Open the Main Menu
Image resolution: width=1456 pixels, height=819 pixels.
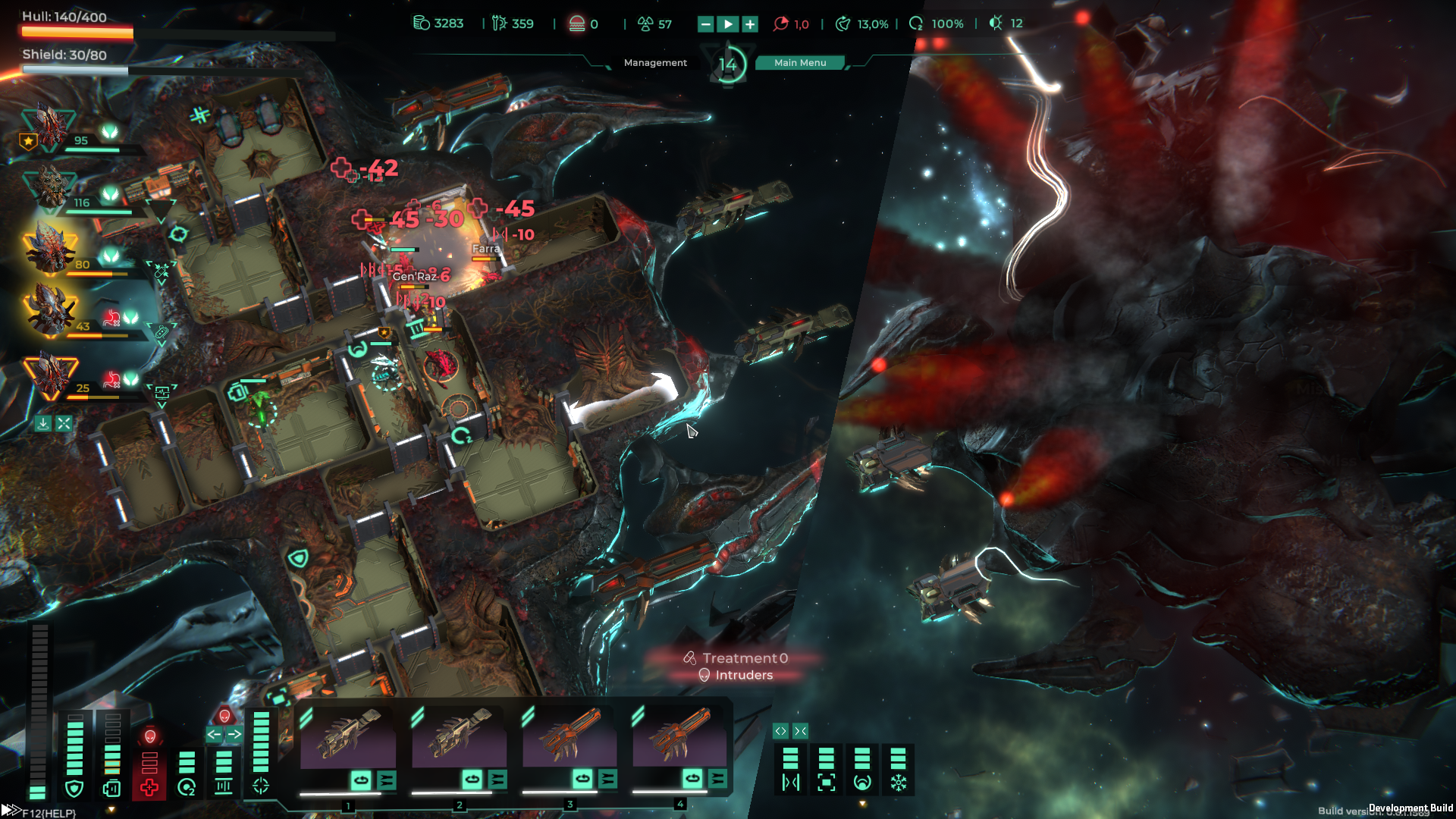click(x=800, y=63)
